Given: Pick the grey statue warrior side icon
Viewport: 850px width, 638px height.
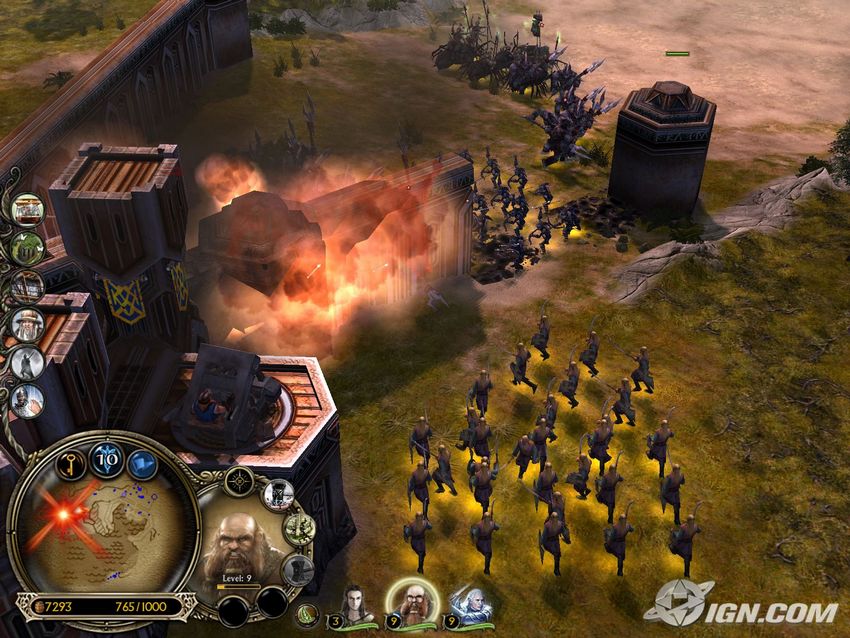Looking at the screenshot, I should [27, 362].
